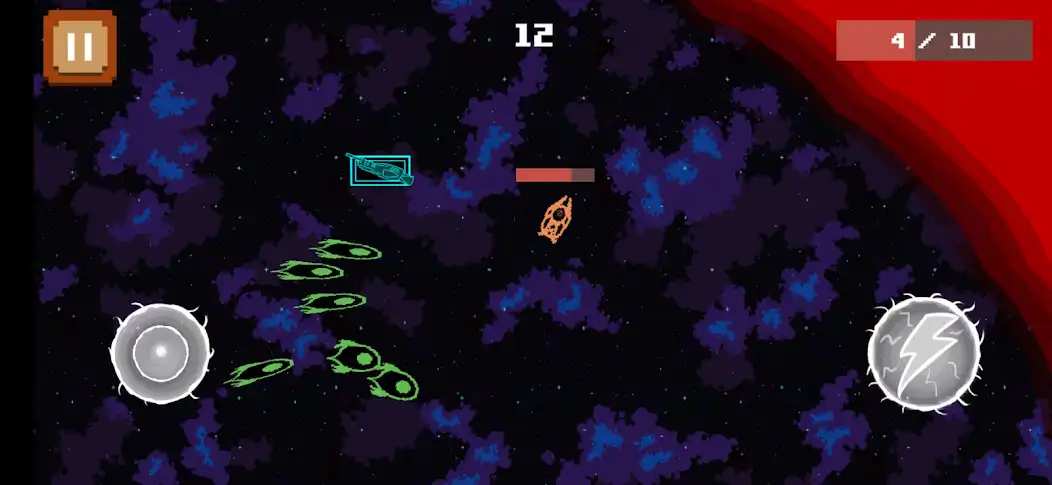Viewport: 1052px width, 485px height.
Task: Pause the game with the orange button
Action: point(80,47)
